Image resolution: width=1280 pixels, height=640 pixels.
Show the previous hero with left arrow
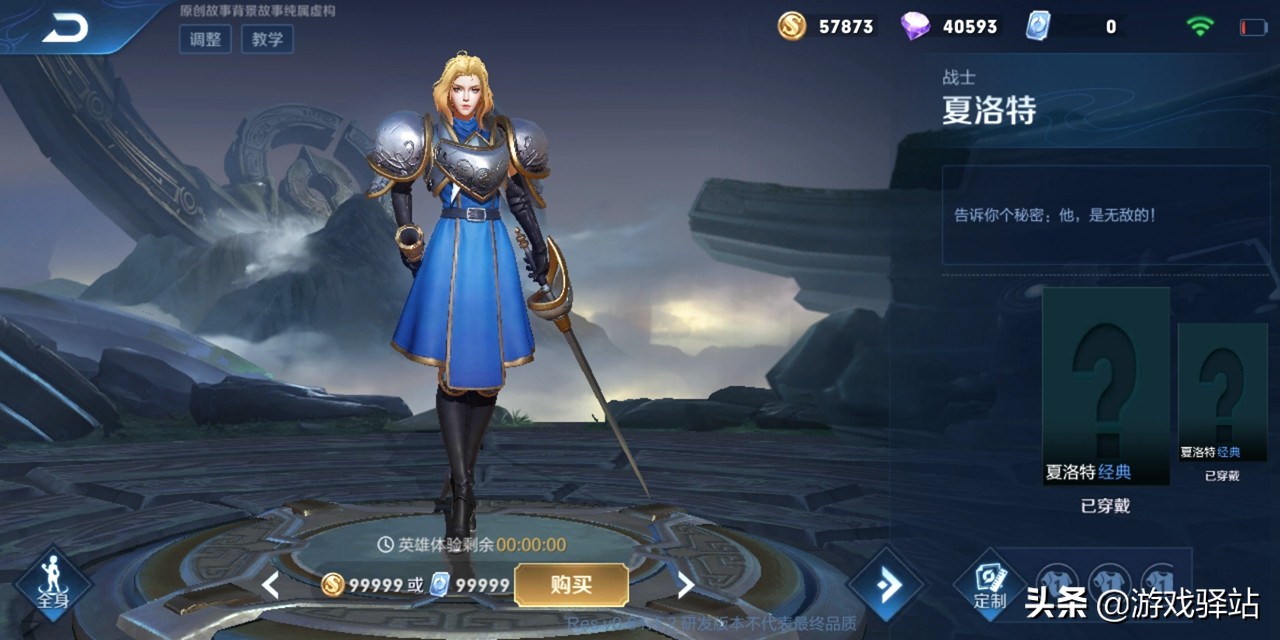[270, 585]
